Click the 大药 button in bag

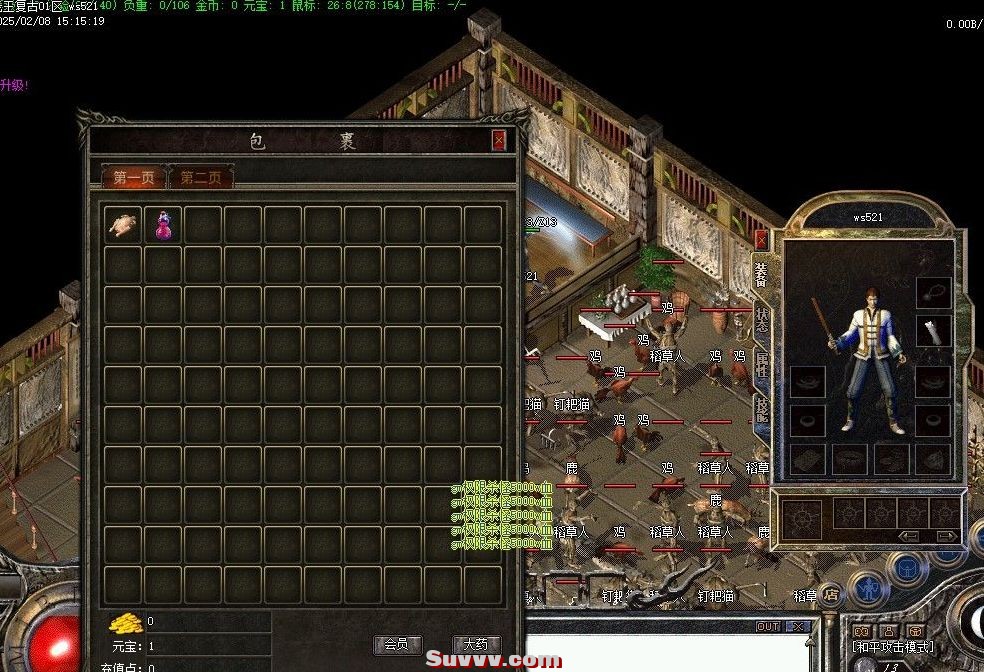click(476, 644)
